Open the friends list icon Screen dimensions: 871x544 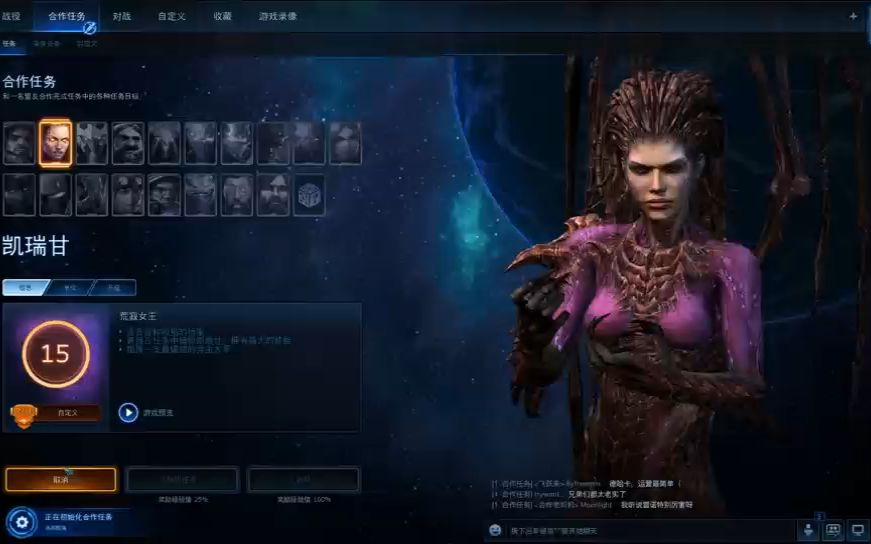808,529
